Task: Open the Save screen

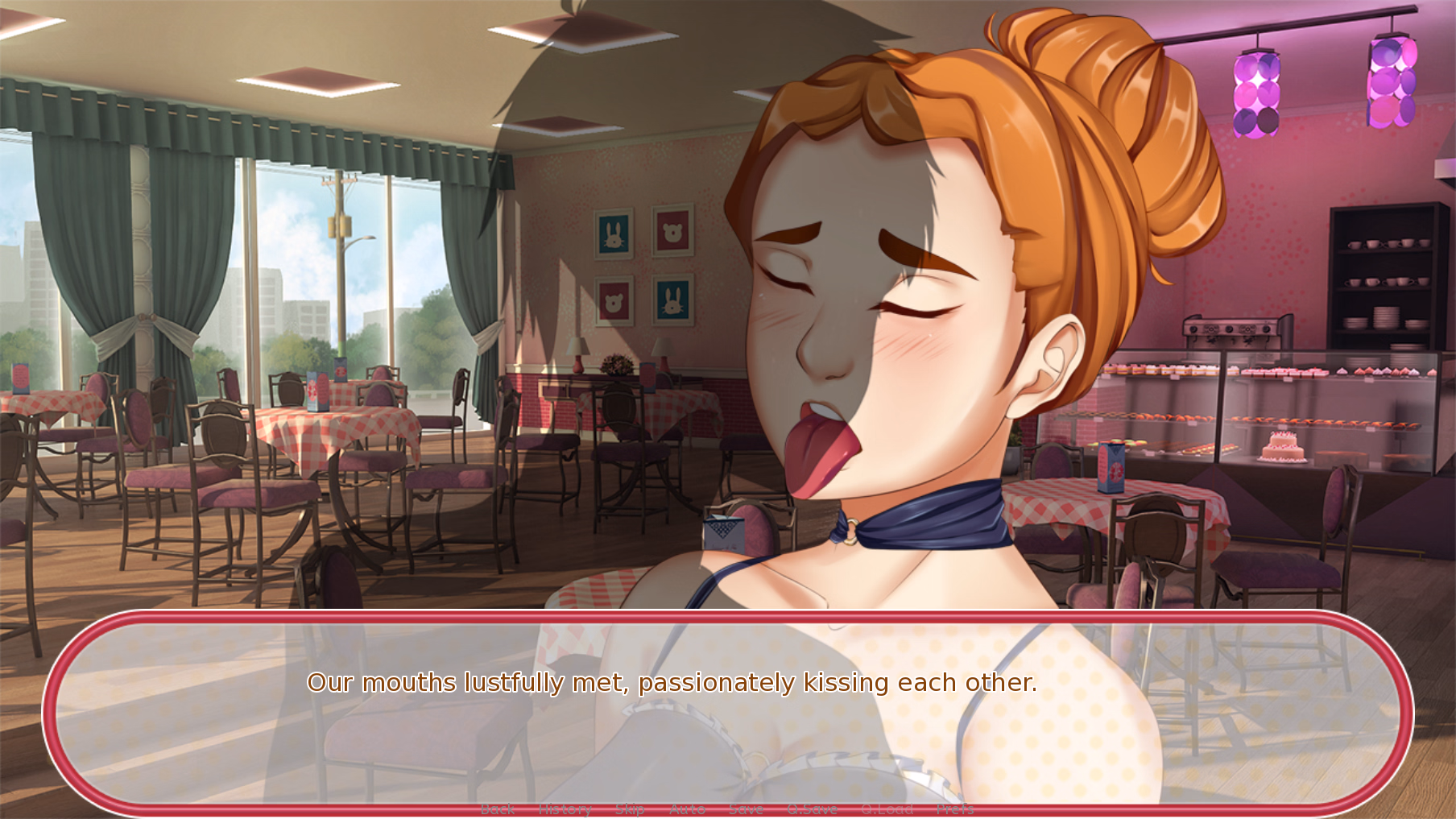Action: click(747, 809)
